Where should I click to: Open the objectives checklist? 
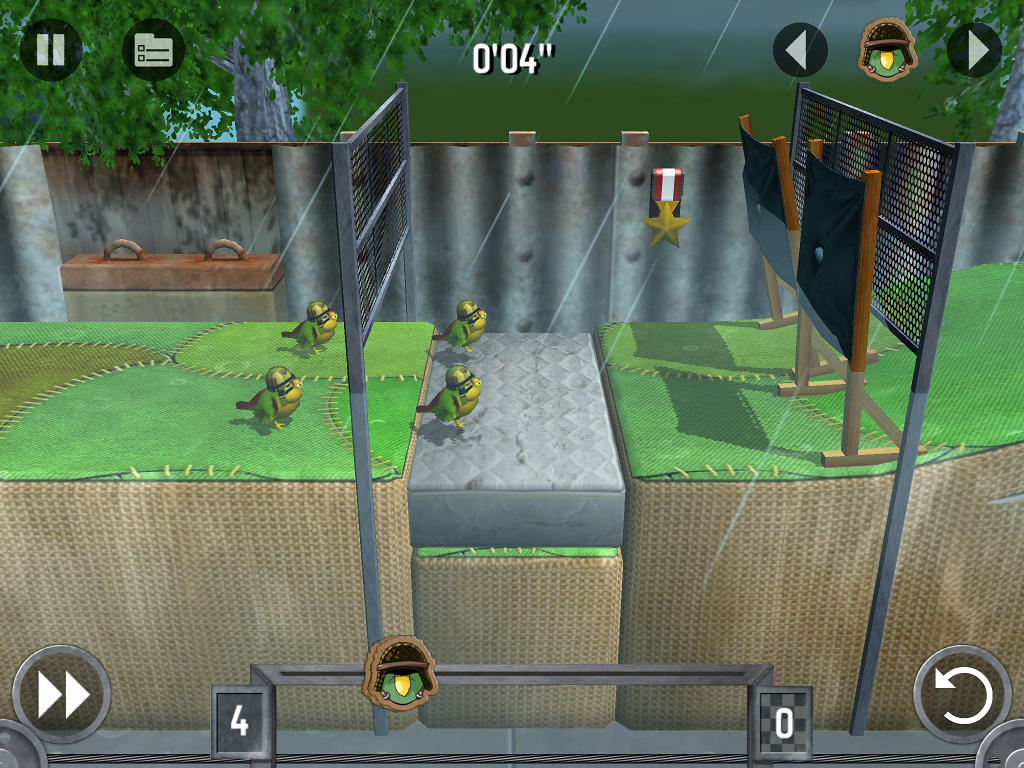click(x=153, y=50)
